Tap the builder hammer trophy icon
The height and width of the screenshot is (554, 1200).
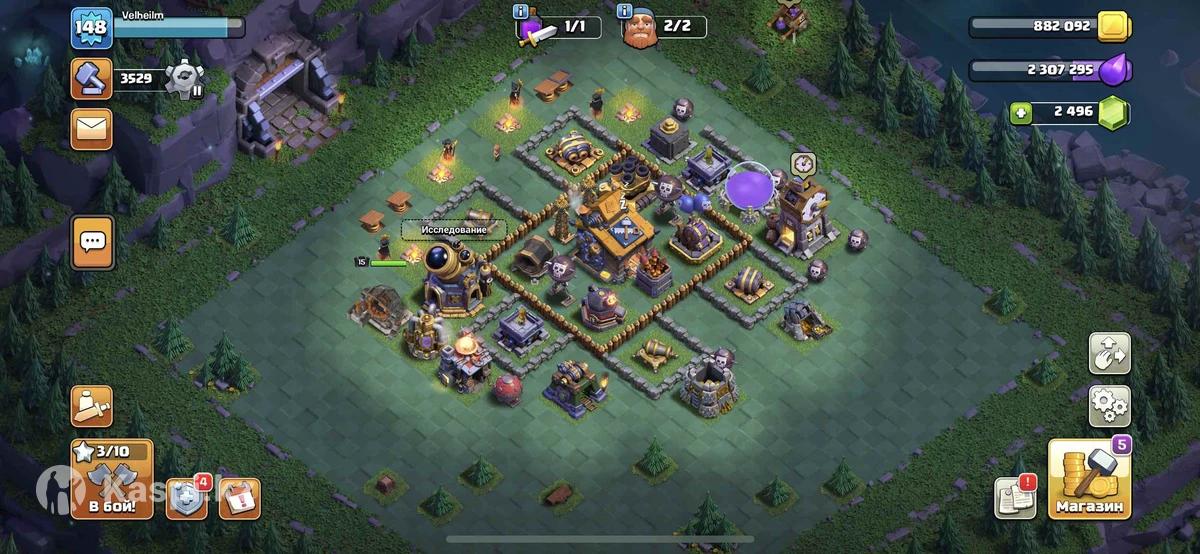(91, 78)
